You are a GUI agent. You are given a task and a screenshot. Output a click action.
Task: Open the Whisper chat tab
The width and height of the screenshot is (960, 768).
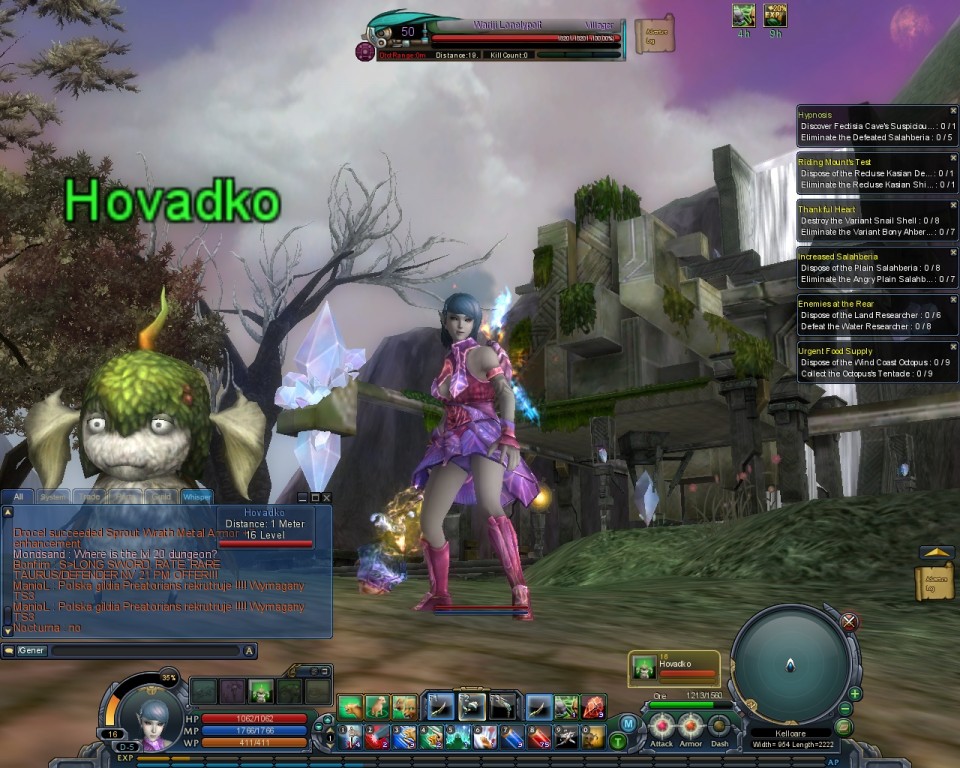tap(195, 496)
